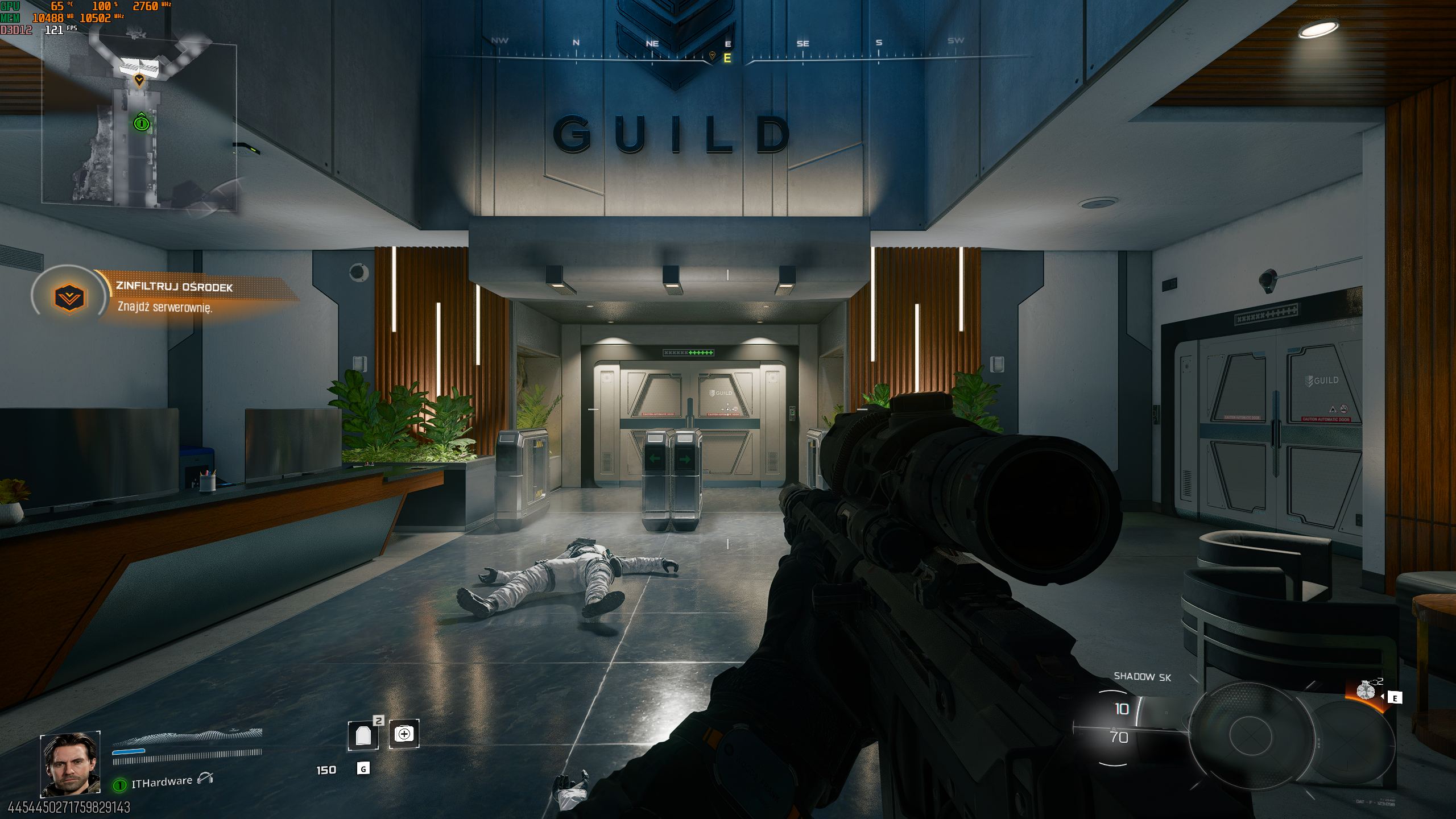Click the ITHardware player name tag
Viewport: 1456px width, 819px height.
coord(162,783)
